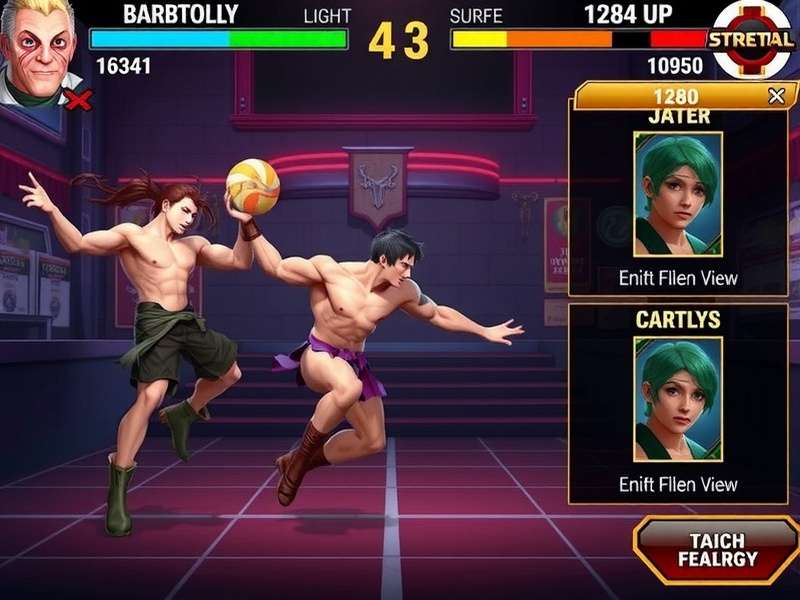Select the Jater character portrait
This screenshot has height=600, width=800.
pos(677,194)
